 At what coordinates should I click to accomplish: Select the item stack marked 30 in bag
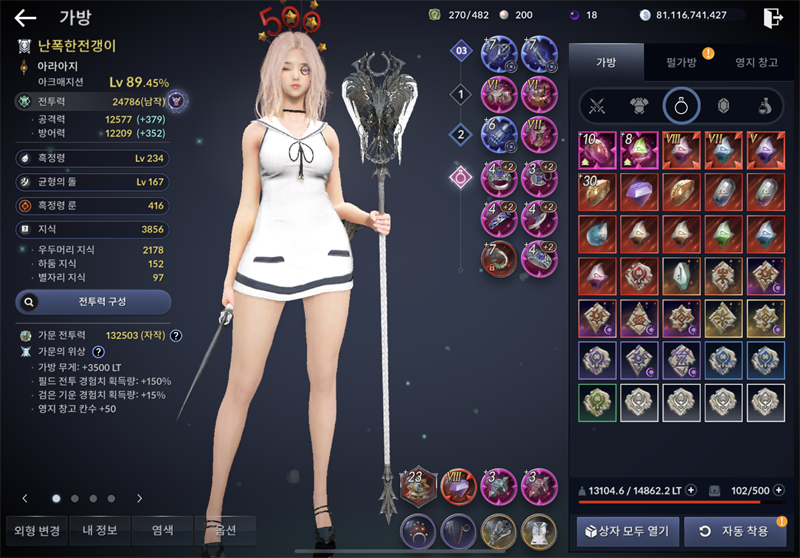pyautogui.click(x=596, y=191)
